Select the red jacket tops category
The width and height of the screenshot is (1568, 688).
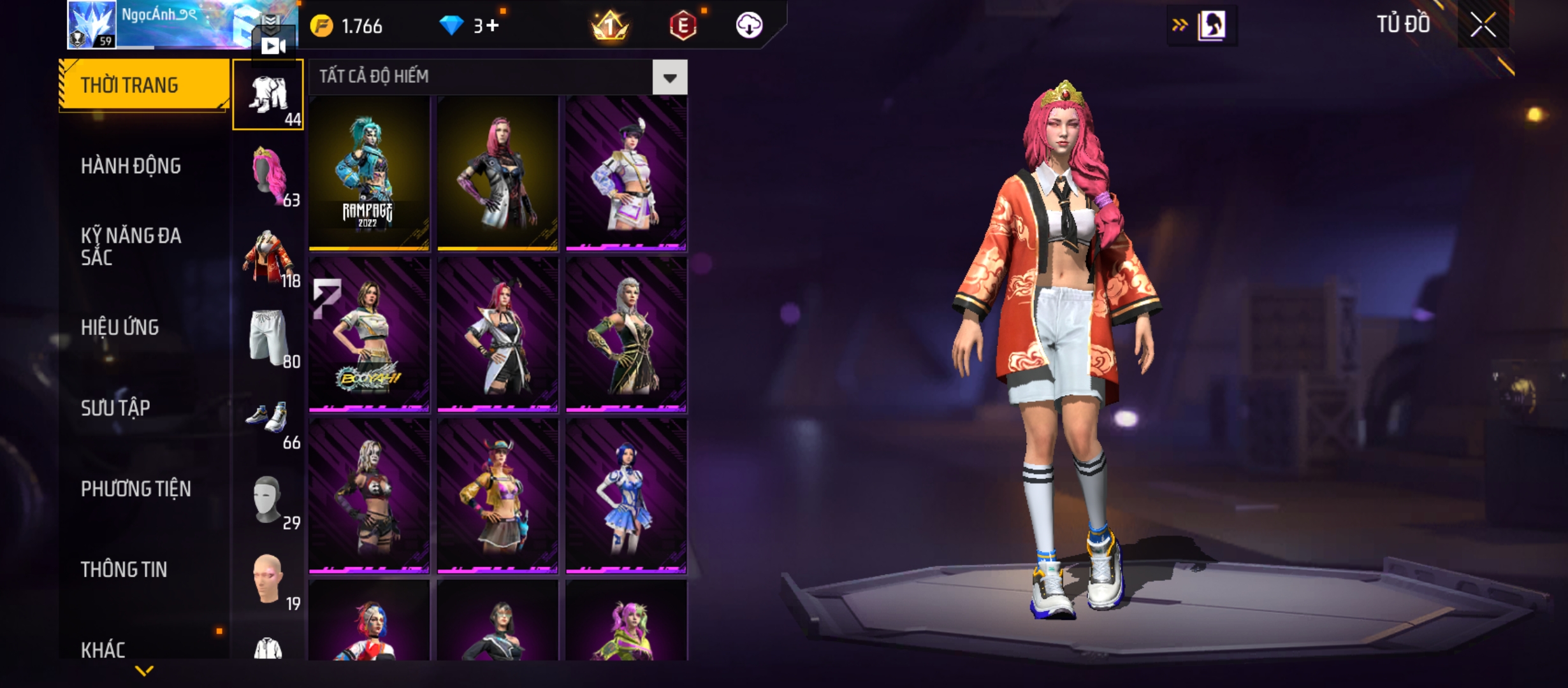tap(268, 256)
